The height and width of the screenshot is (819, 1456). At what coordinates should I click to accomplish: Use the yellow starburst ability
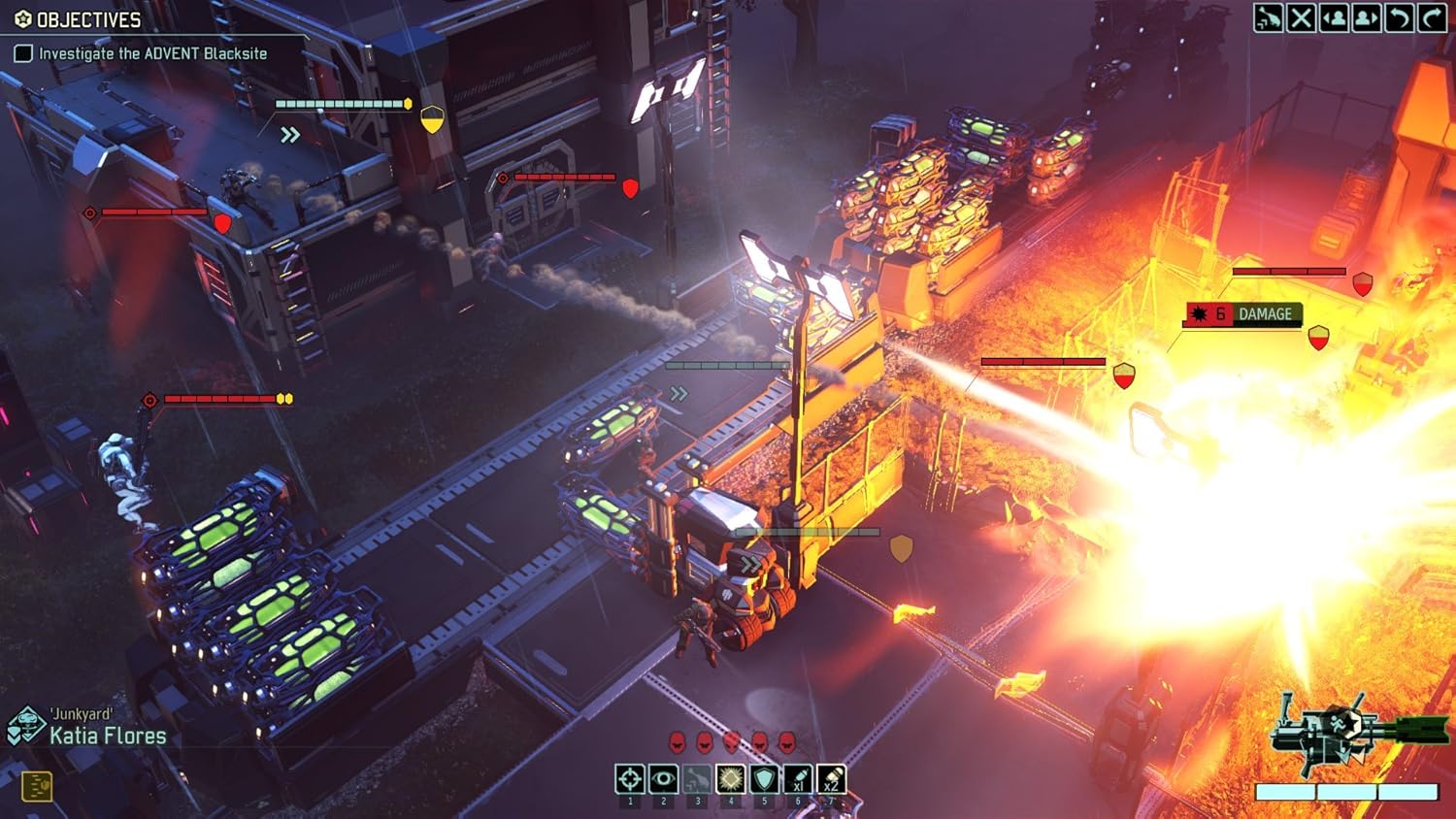730,778
